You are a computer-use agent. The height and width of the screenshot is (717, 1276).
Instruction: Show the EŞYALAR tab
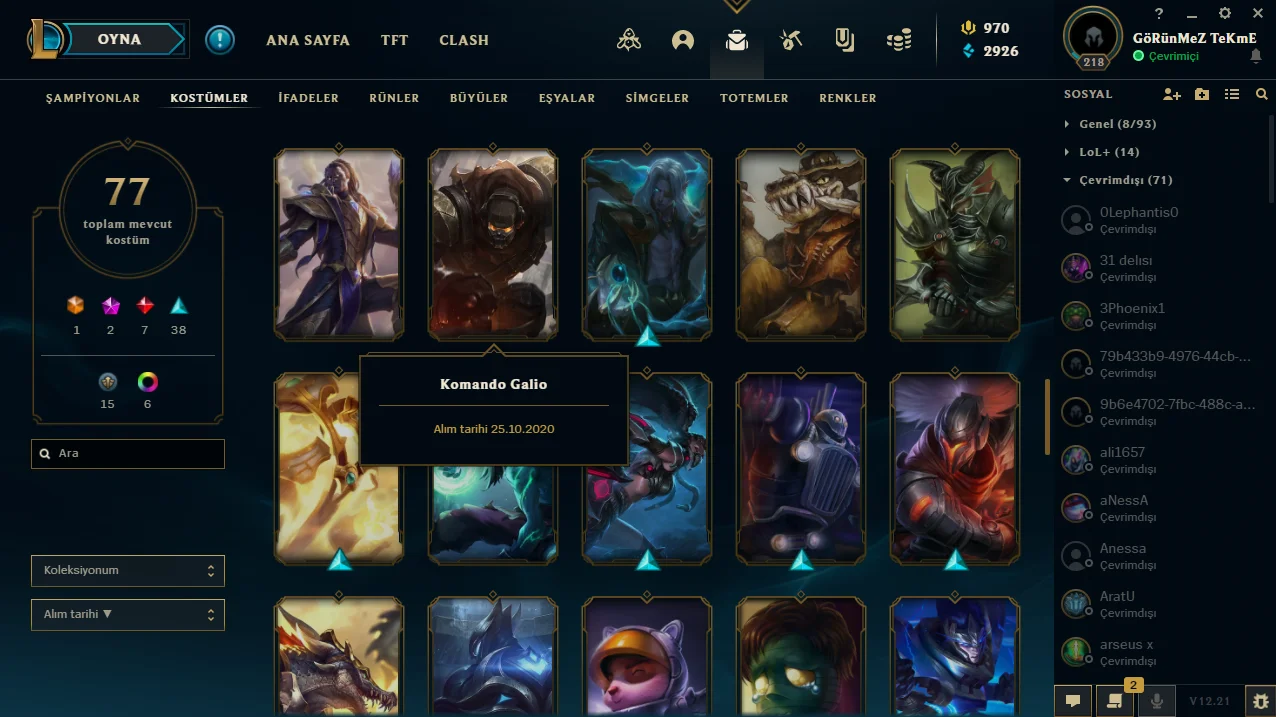point(567,98)
